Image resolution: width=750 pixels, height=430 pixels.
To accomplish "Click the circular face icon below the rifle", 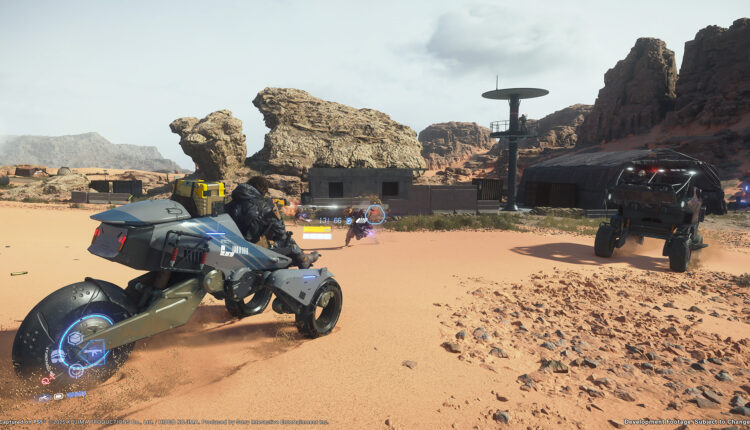I will 76,371.
